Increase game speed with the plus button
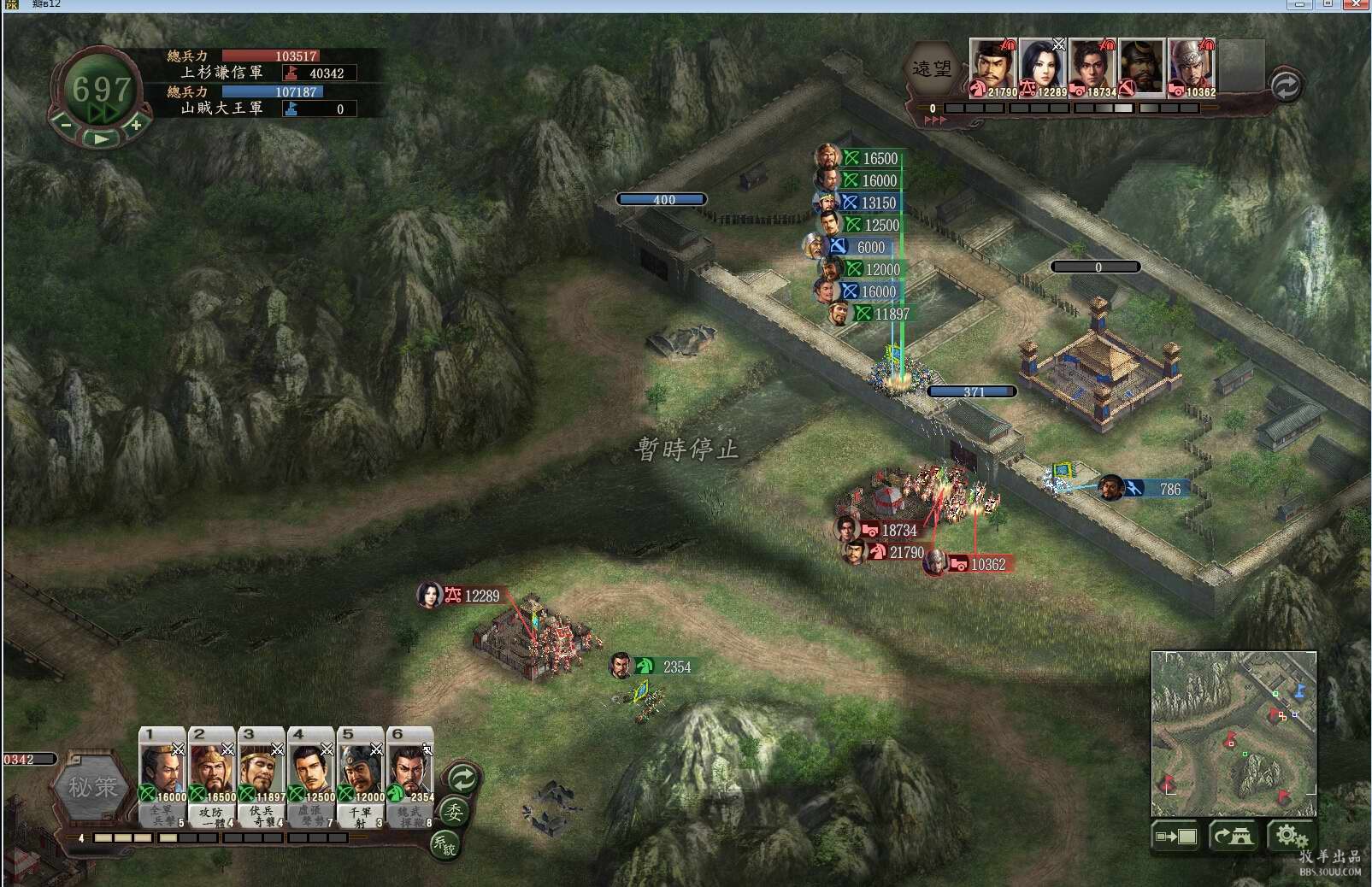The height and width of the screenshot is (887, 1372). (x=135, y=125)
